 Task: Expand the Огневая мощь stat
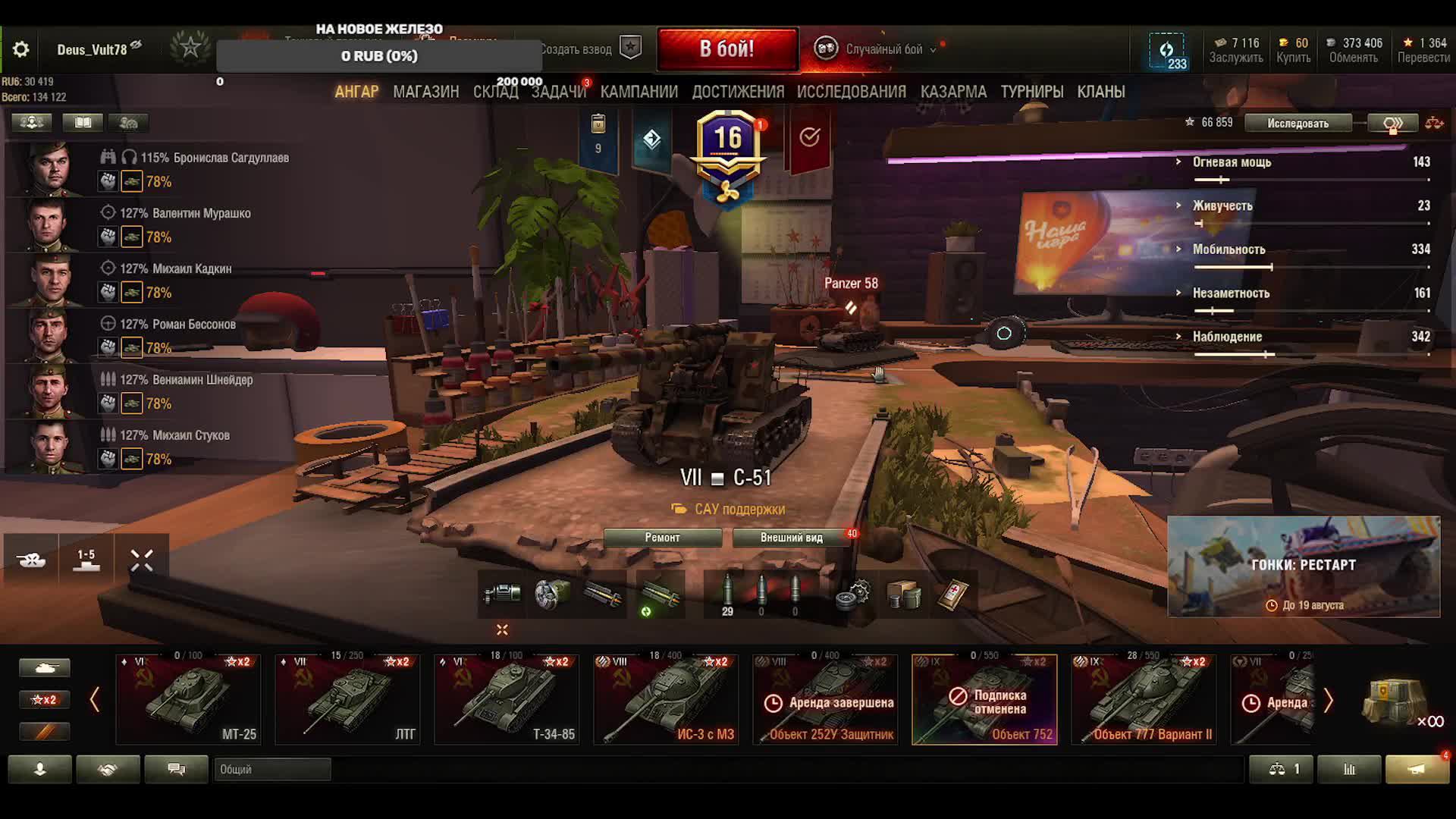[1232, 162]
